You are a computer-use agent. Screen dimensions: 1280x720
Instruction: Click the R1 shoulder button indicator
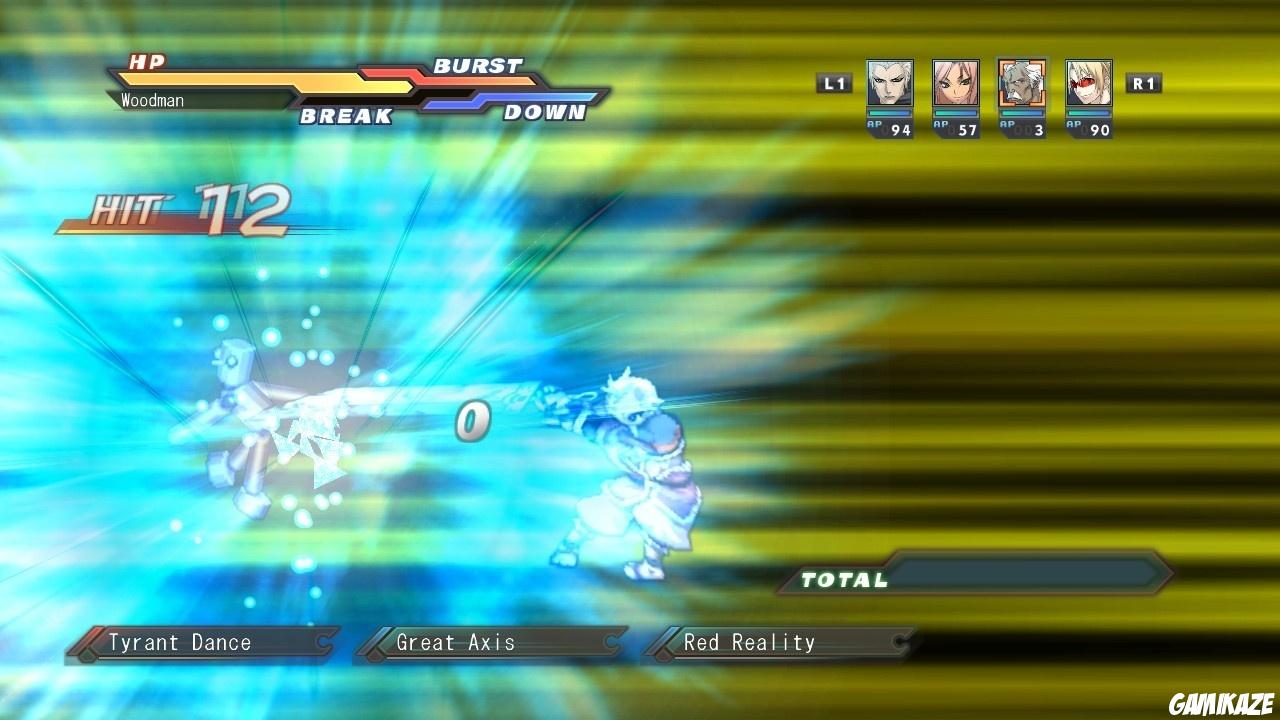(1143, 83)
